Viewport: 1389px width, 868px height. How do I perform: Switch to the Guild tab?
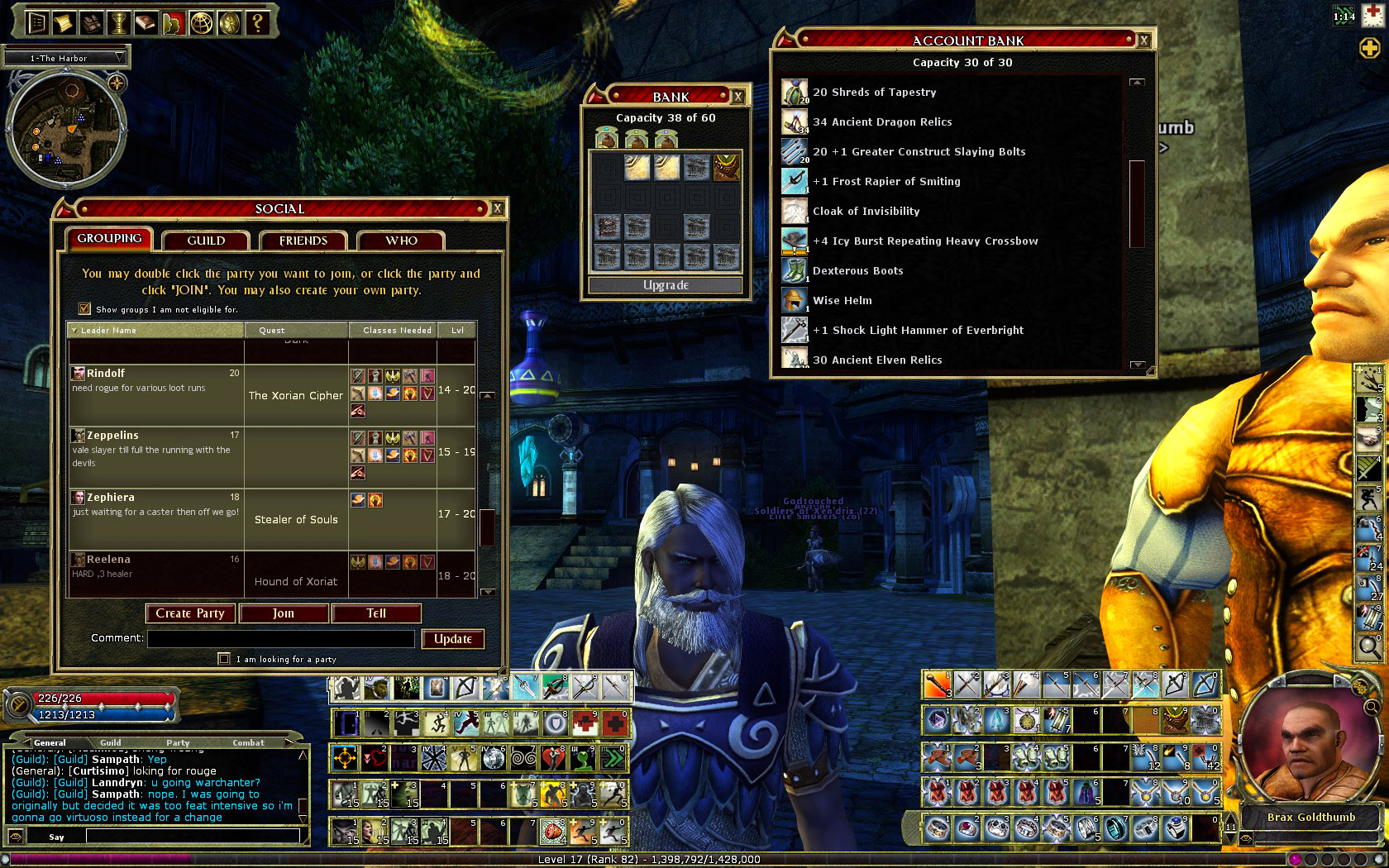[x=206, y=241]
